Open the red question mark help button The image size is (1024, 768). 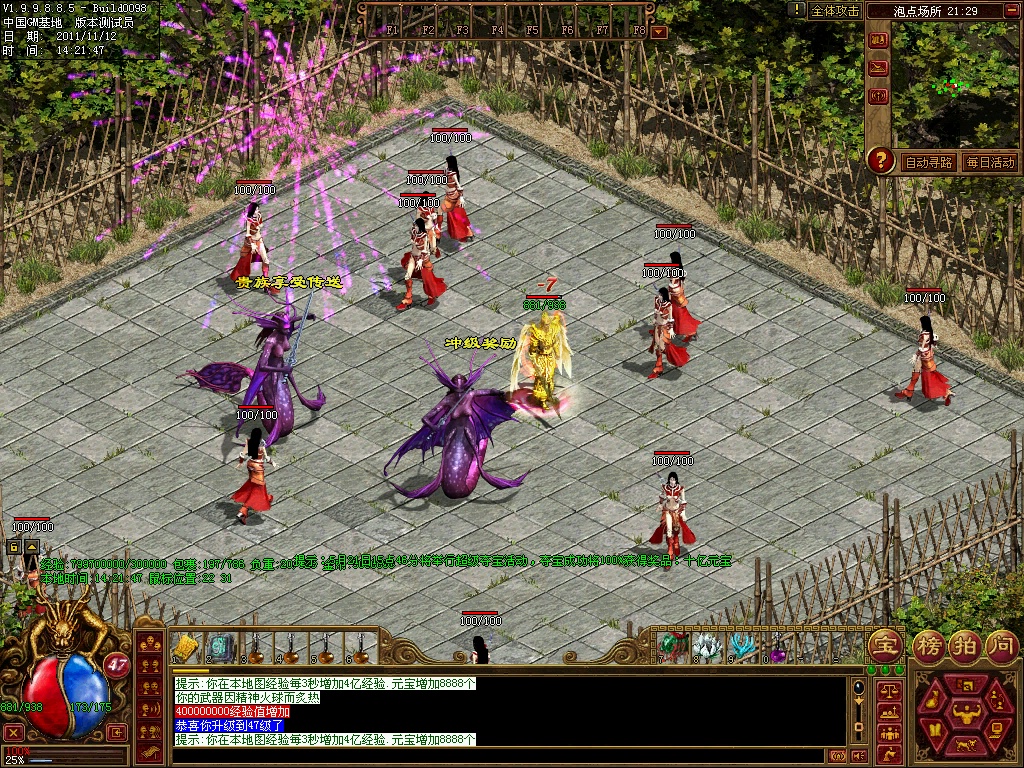[880, 160]
